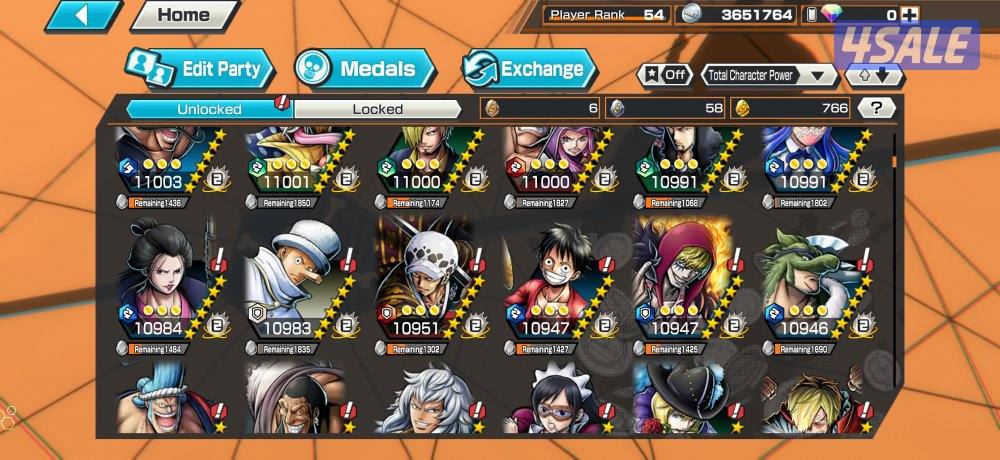1000x460 pixels.
Task: Open the Exchange screen
Action: (x=530, y=69)
